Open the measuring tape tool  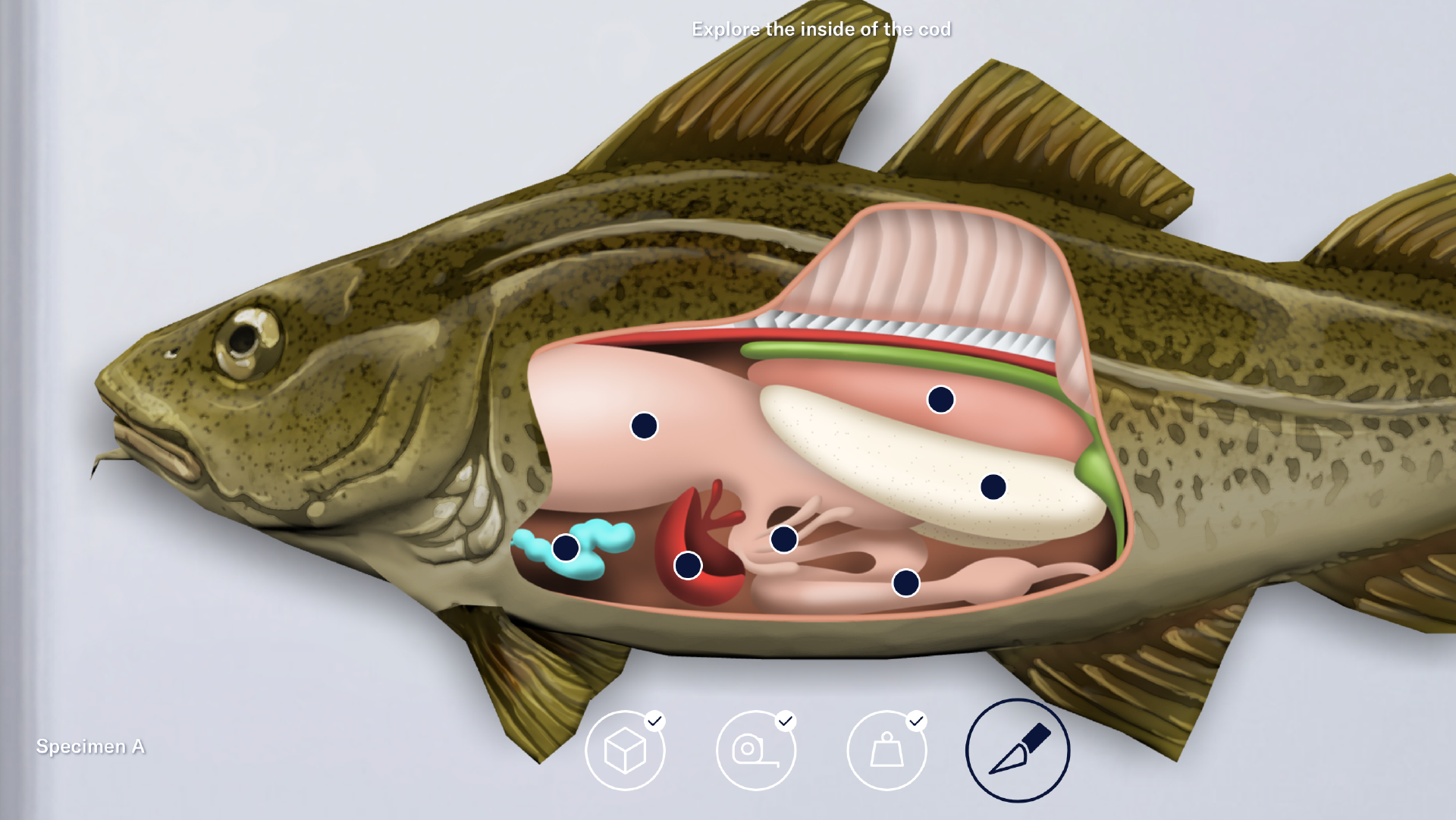pyautogui.click(x=756, y=749)
